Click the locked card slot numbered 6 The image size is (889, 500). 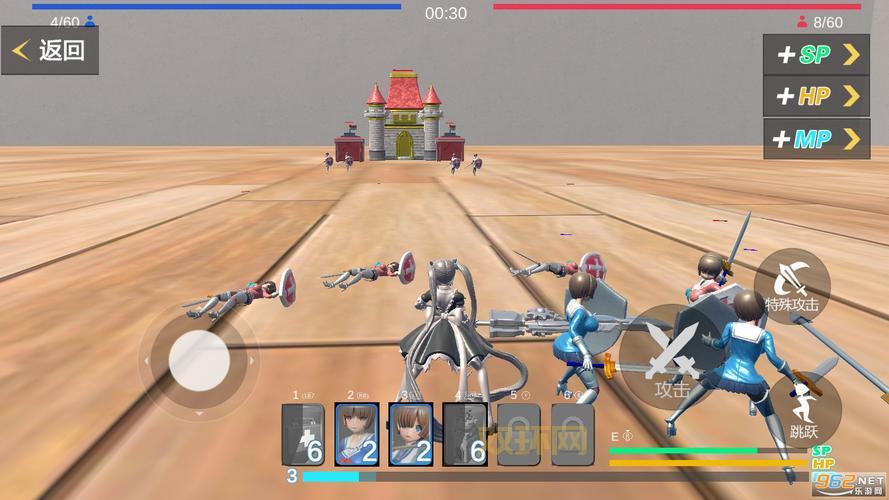572,435
